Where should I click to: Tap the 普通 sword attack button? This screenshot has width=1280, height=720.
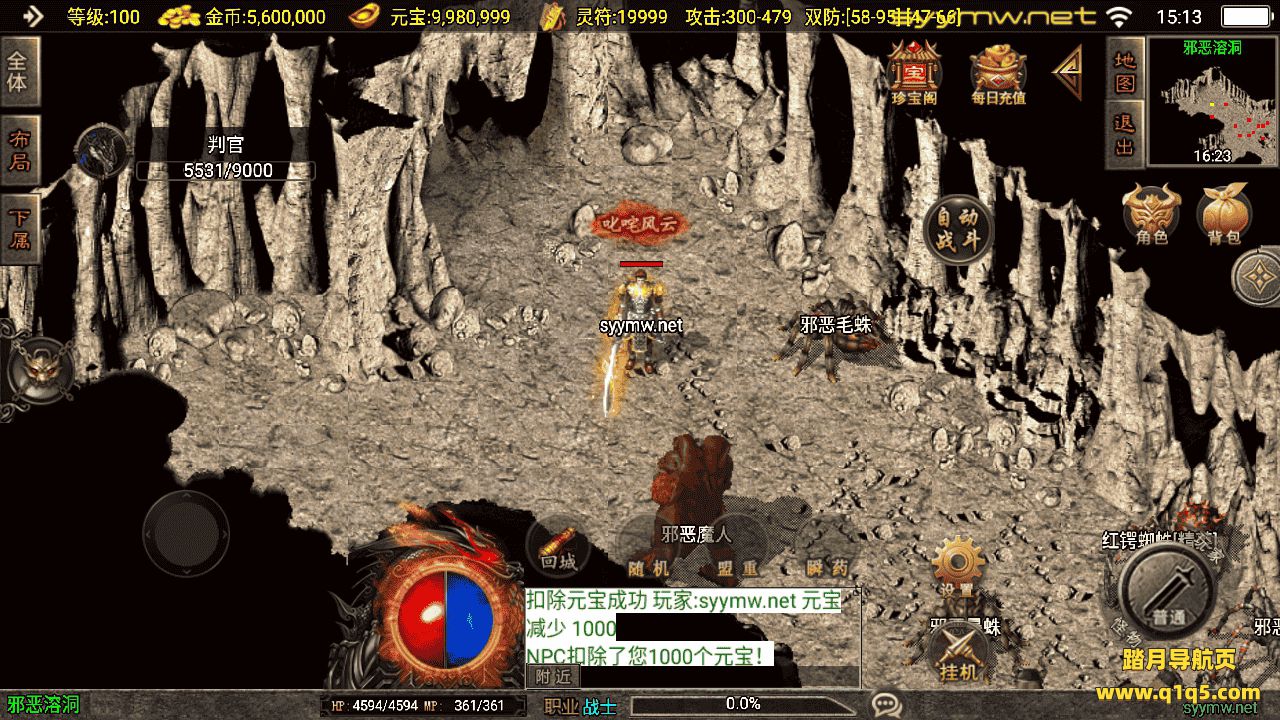(1168, 594)
